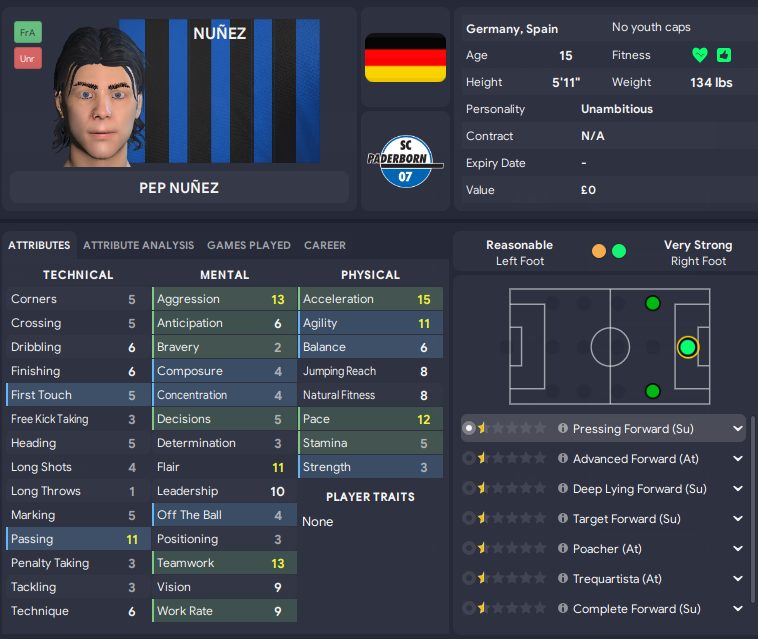Select the Attributes tab
The height and width of the screenshot is (639, 758).
click(x=40, y=245)
